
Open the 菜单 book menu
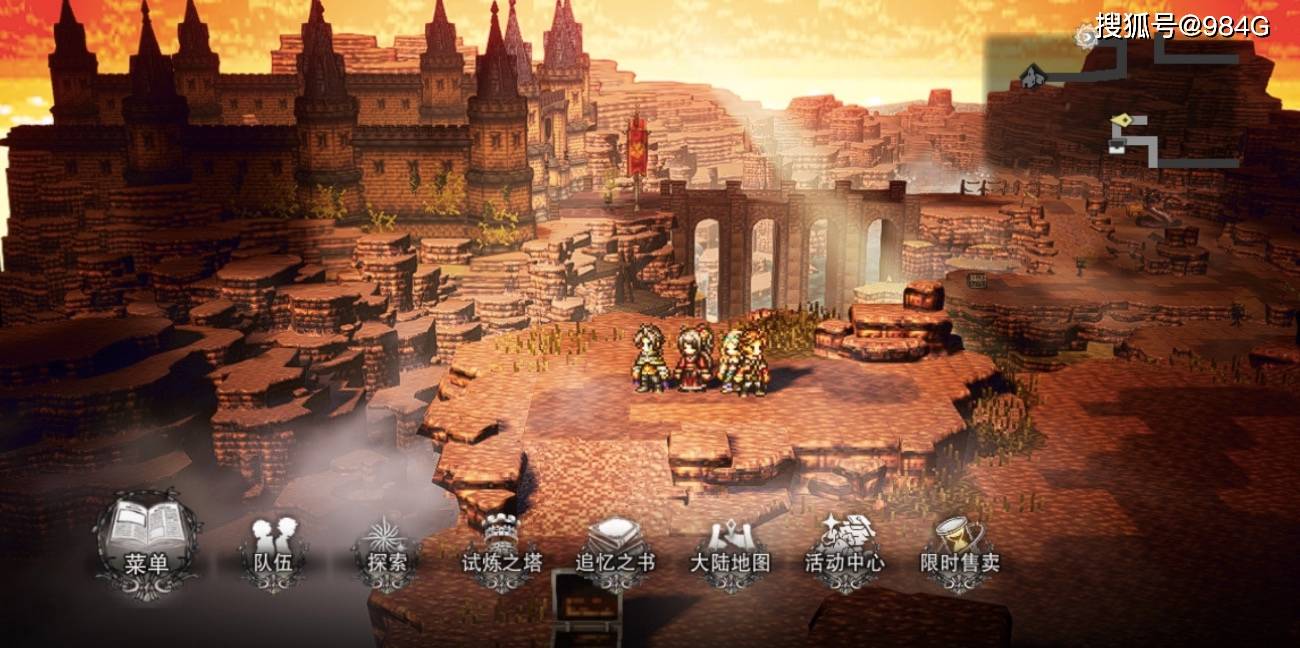[147, 544]
